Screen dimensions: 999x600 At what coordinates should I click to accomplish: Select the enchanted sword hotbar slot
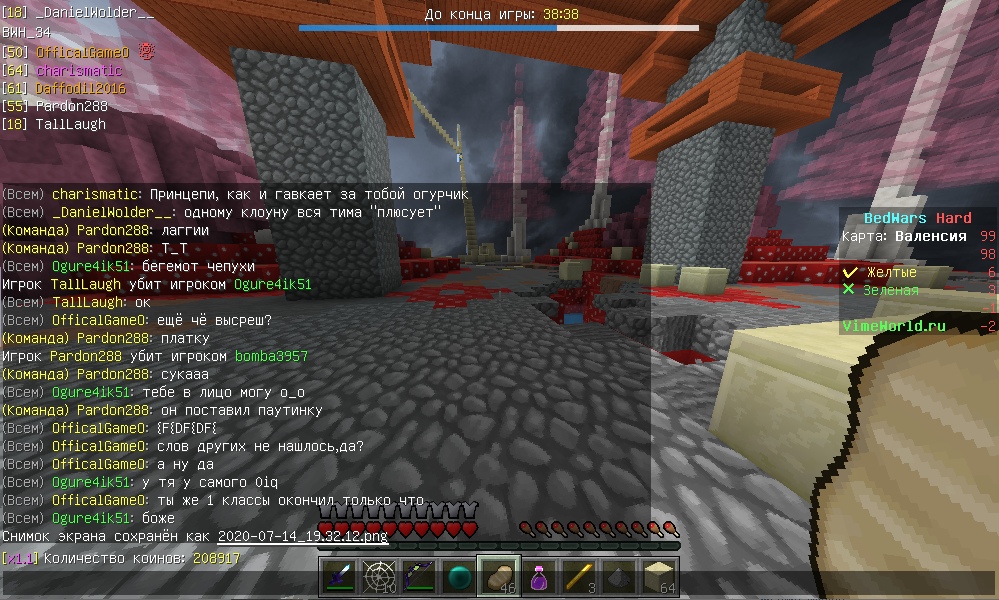click(x=339, y=577)
